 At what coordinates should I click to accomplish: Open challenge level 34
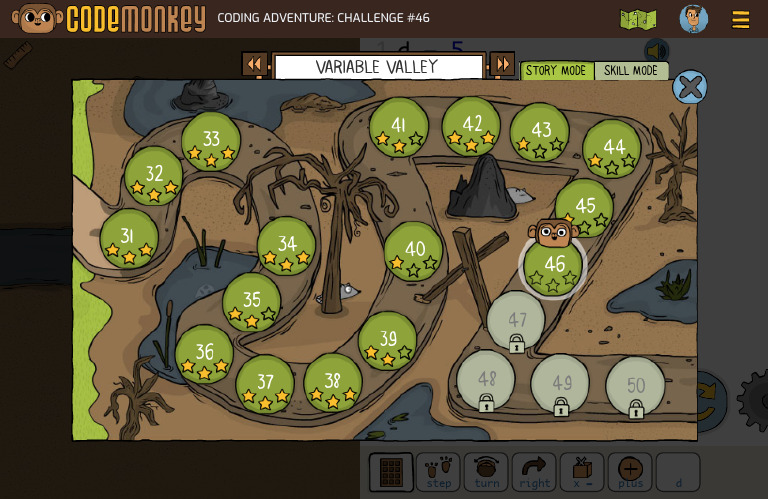[287, 246]
